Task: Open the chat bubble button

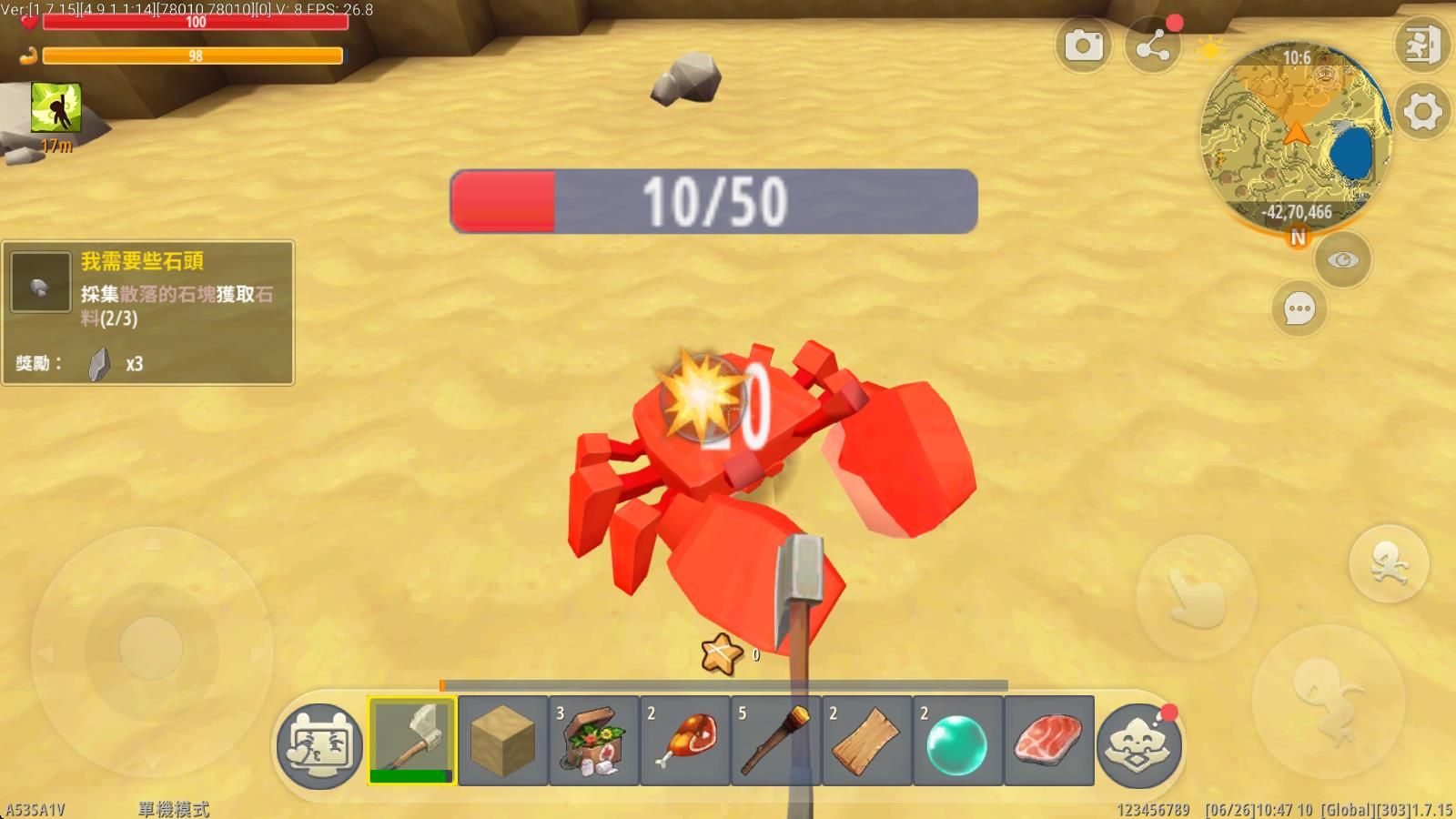Action: pyautogui.click(x=1299, y=309)
